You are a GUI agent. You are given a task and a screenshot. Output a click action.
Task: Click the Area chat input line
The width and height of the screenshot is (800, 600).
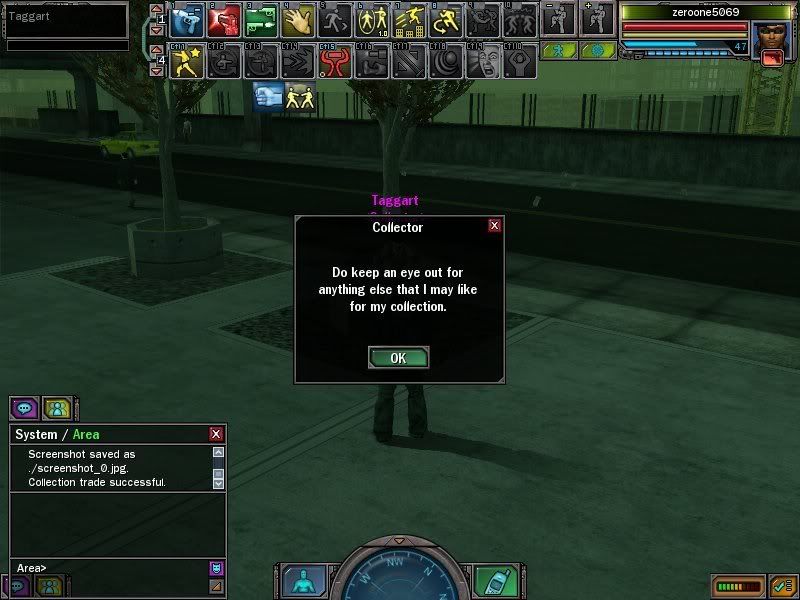tap(110, 568)
